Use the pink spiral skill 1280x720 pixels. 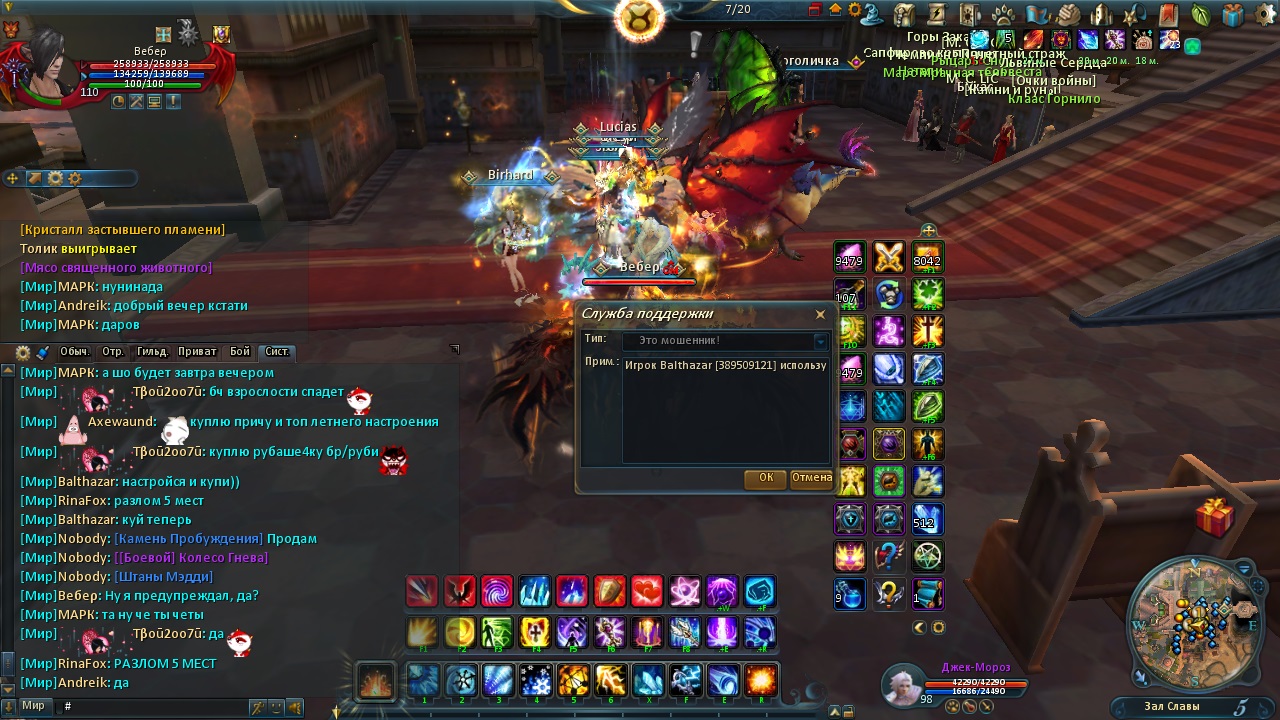pos(497,592)
